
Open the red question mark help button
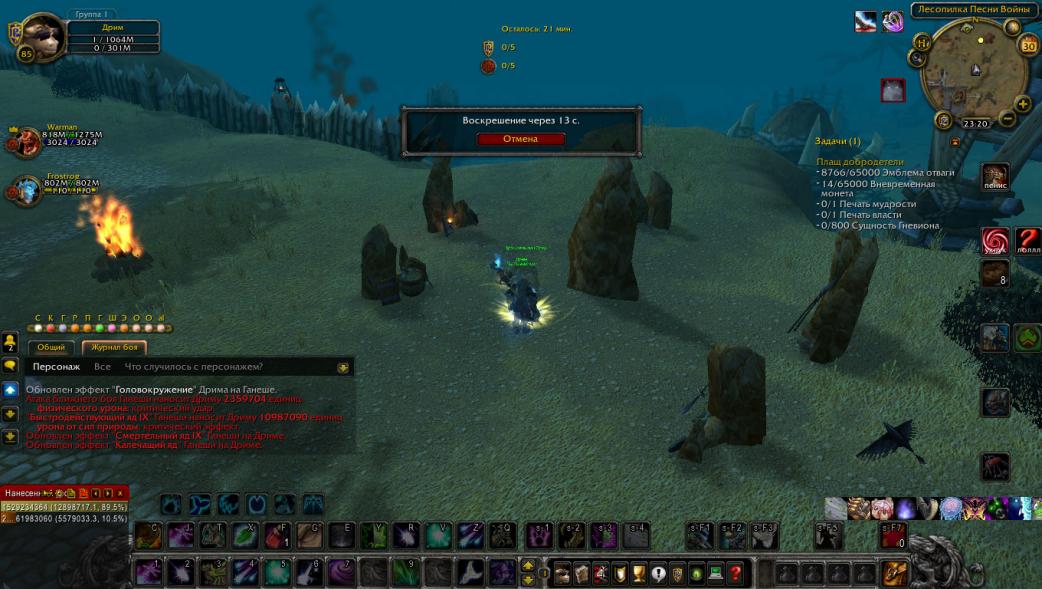coord(736,574)
